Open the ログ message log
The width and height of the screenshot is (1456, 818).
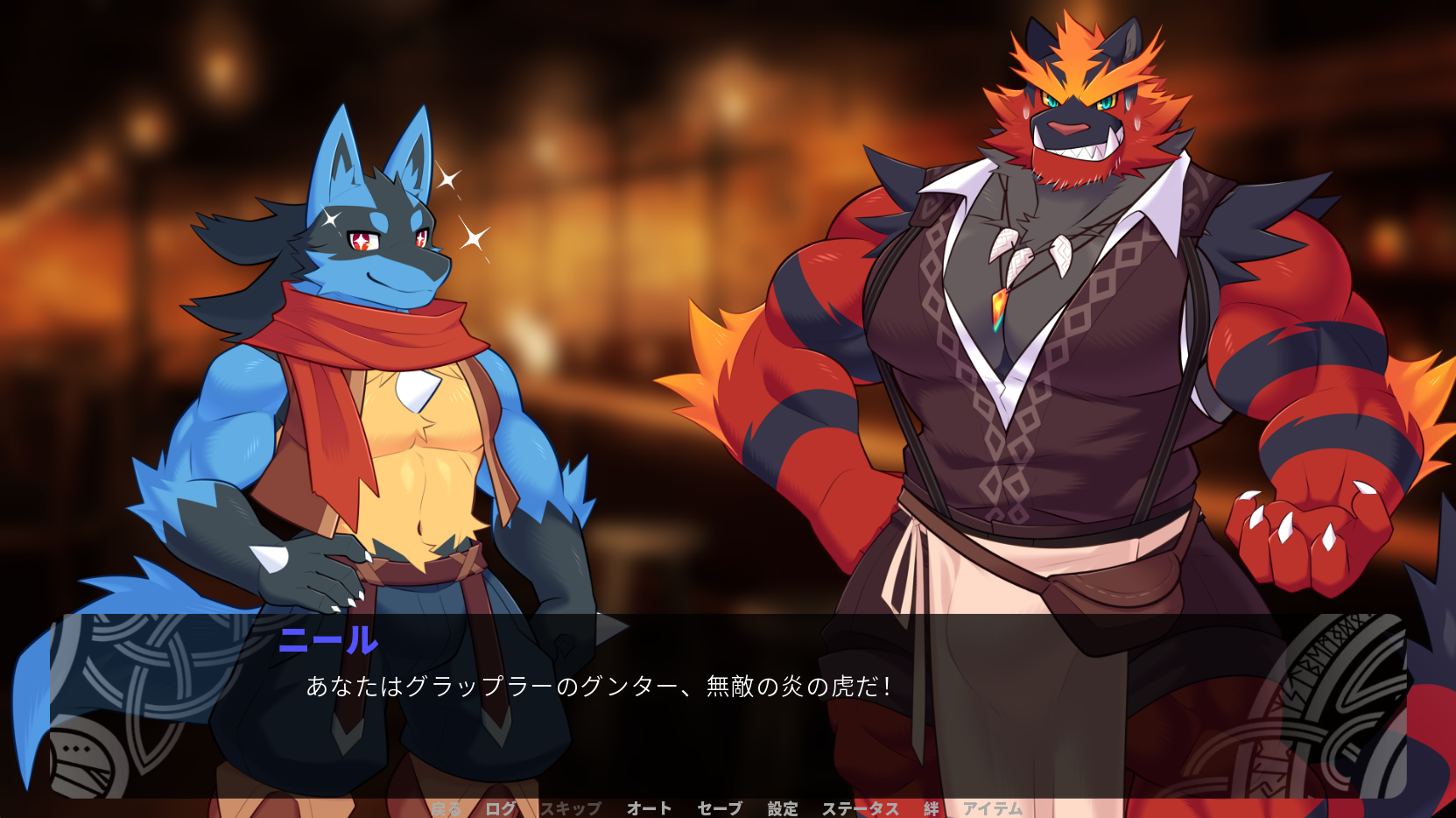tap(499, 807)
